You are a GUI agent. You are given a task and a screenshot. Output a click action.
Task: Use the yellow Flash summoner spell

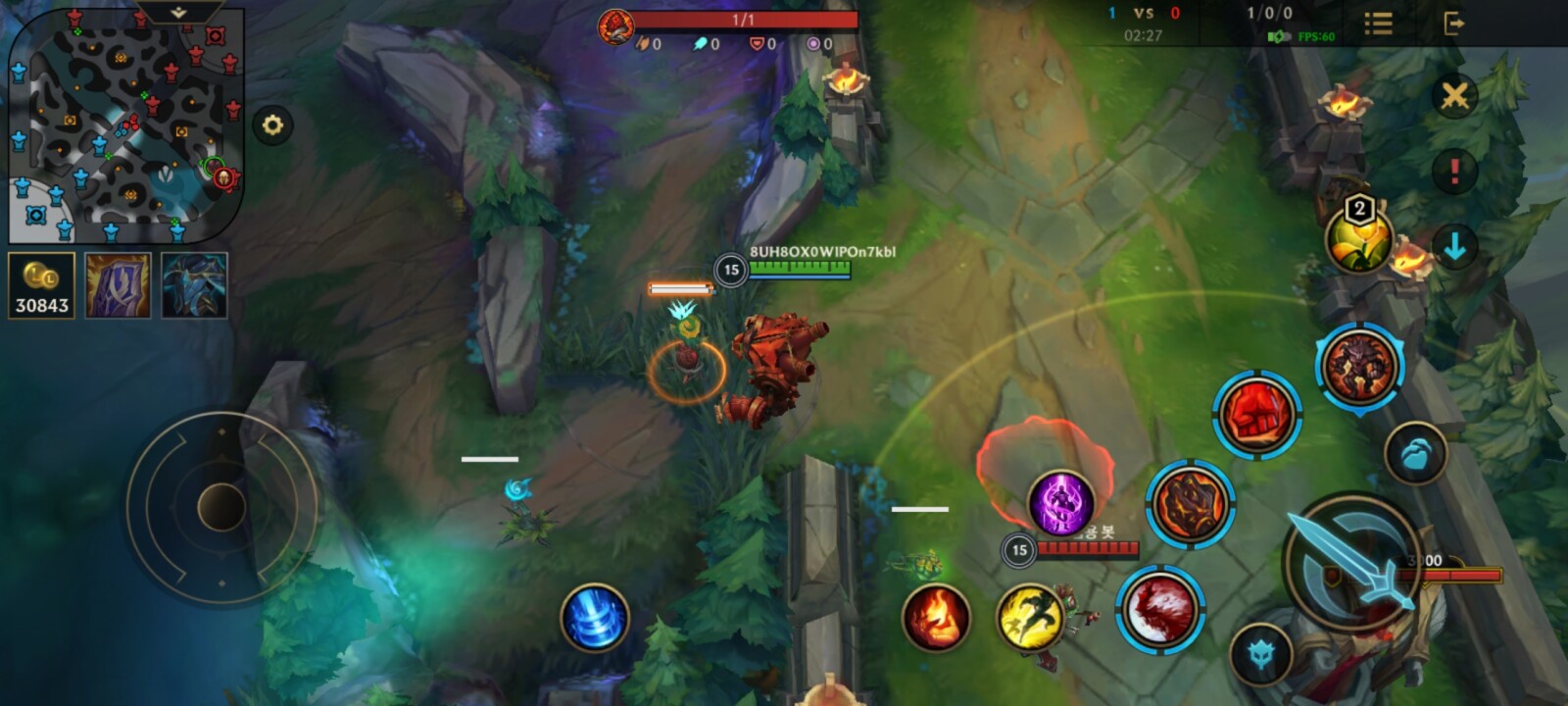[x=1030, y=618]
